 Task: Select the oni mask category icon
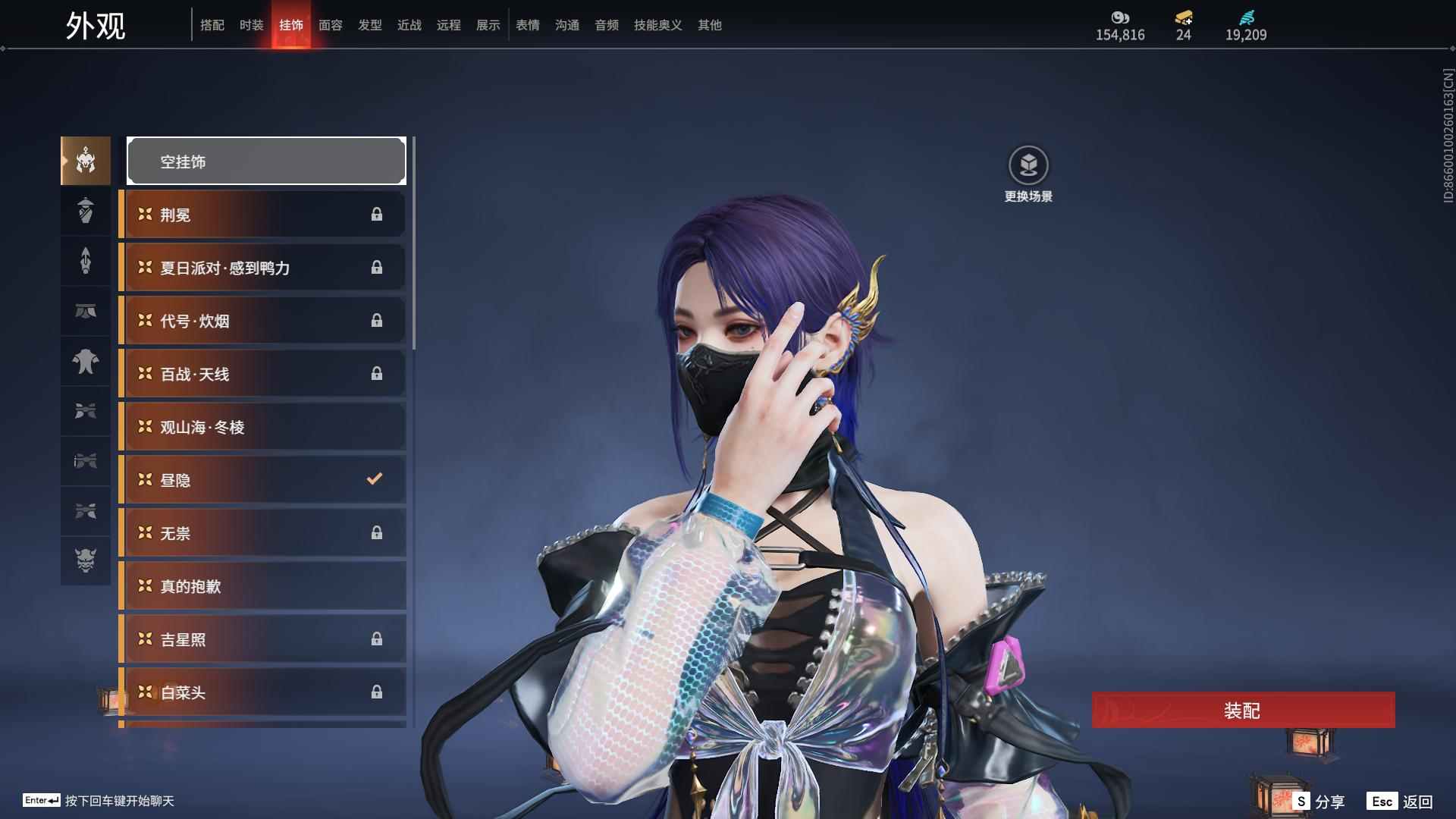click(x=86, y=560)
